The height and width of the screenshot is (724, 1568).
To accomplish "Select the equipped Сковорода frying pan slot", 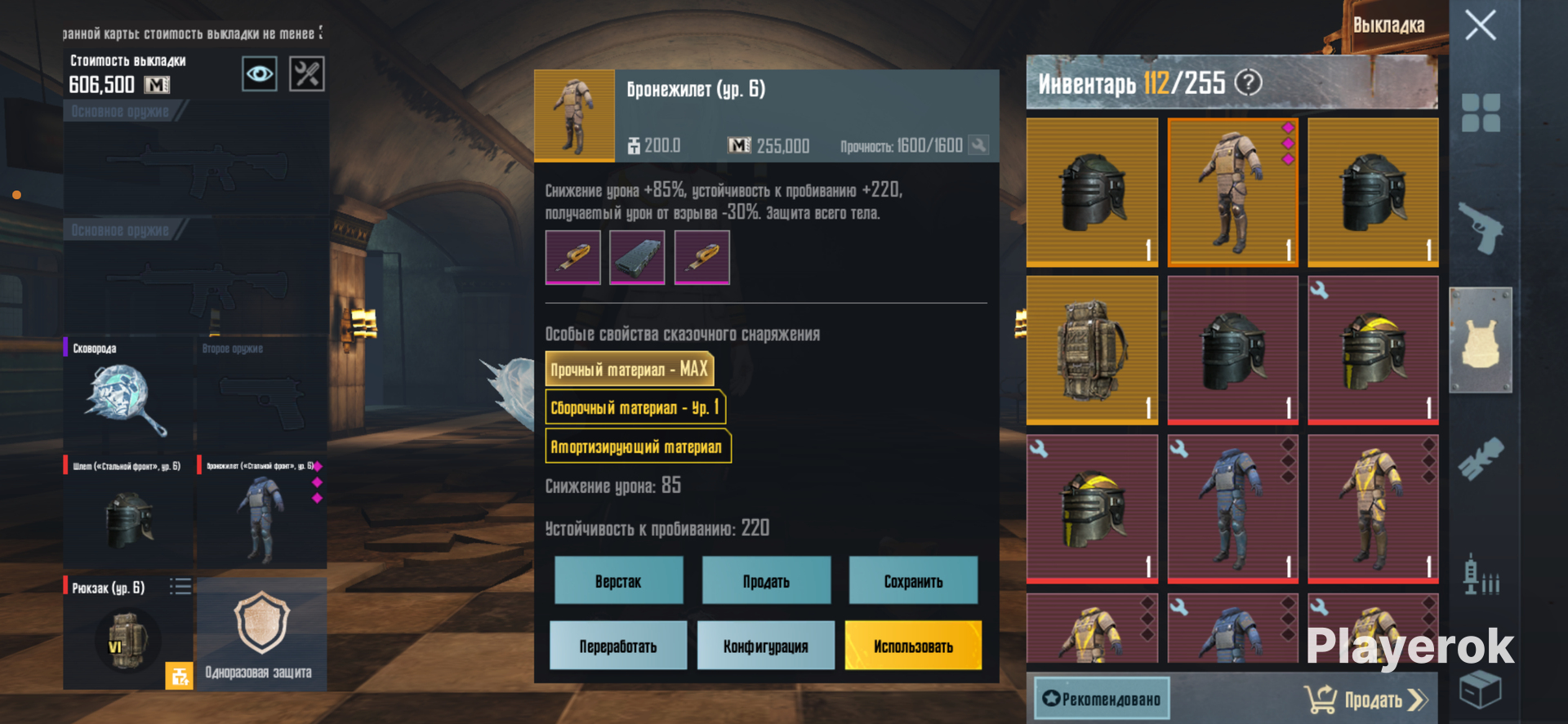I will tap(128, 396).
